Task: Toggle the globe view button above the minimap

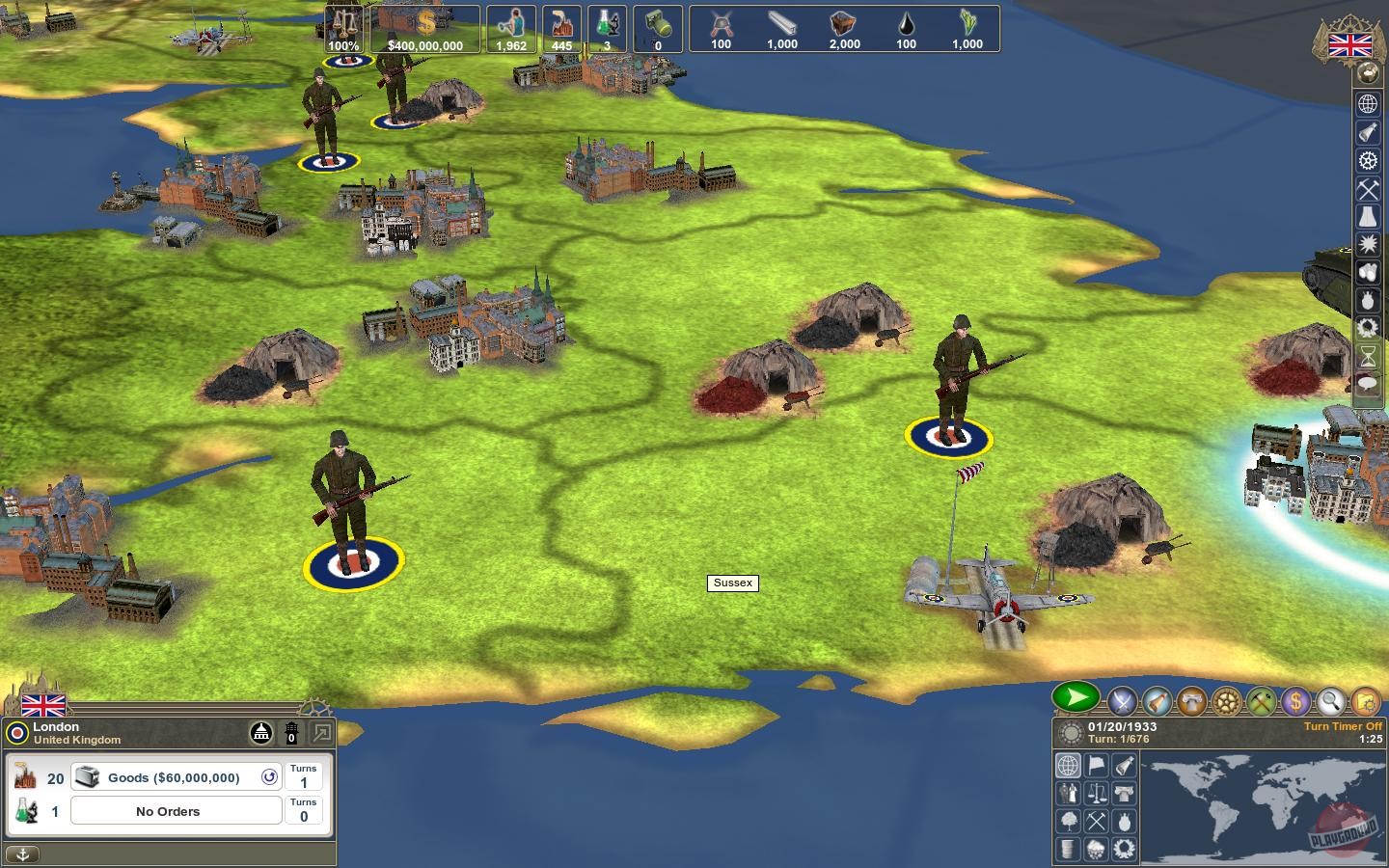Action: click(1069, 765)
